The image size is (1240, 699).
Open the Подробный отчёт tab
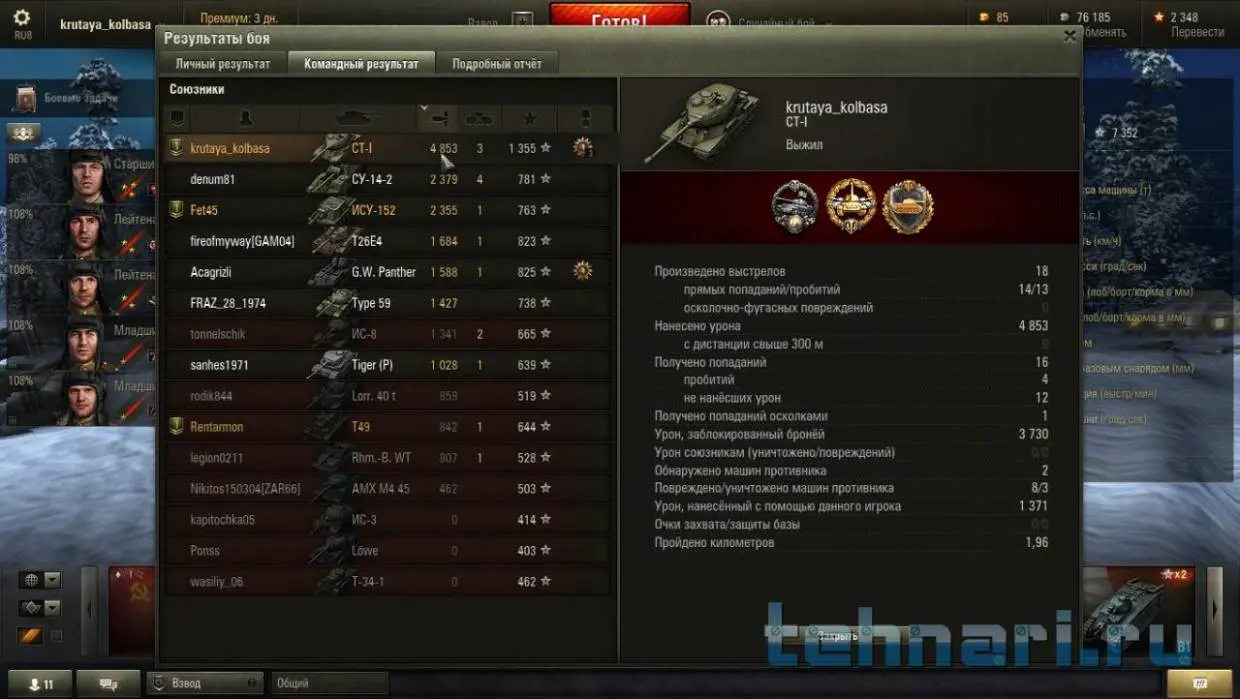click(x=497, y=64)
